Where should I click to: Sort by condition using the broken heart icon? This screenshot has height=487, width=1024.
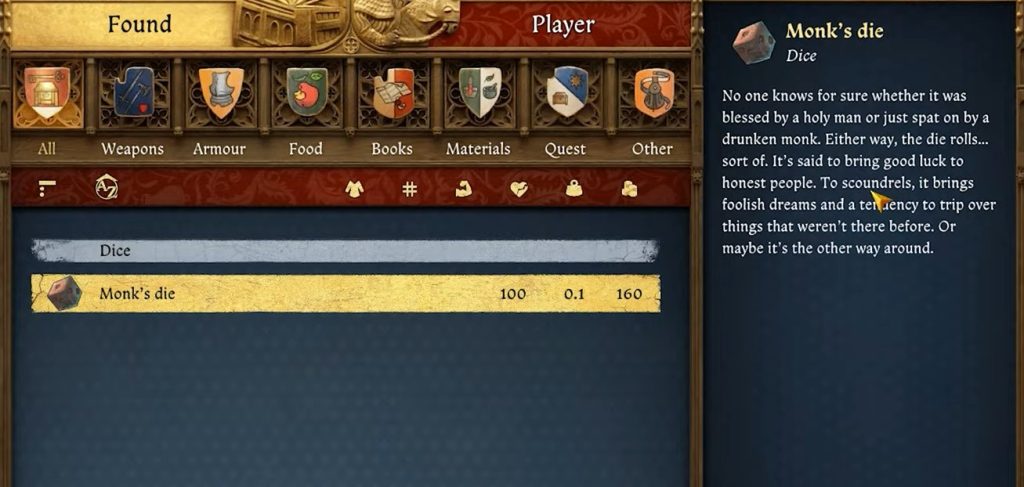[x=518, y=188]
